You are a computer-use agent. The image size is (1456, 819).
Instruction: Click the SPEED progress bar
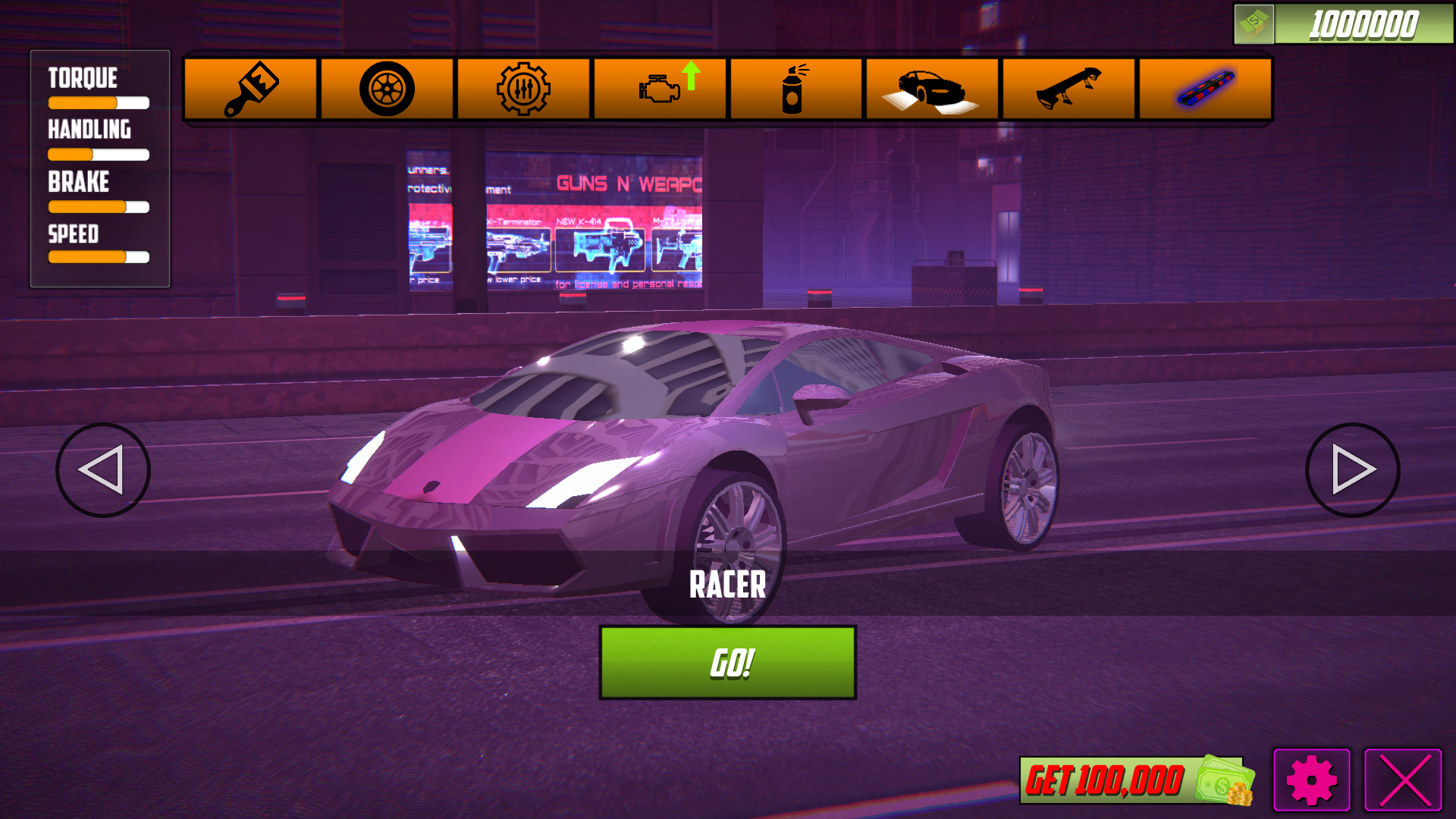coord(98,259)
